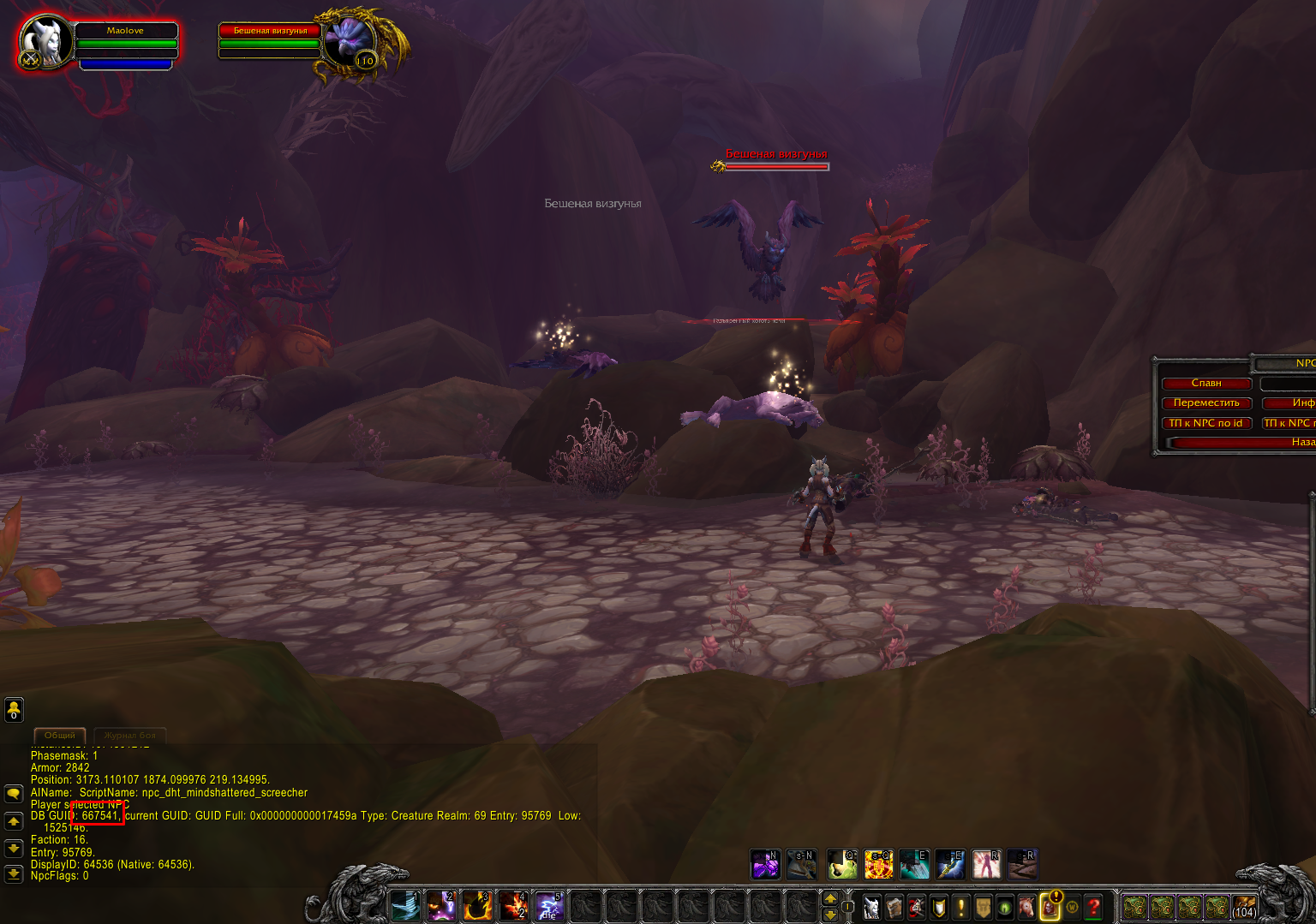Viewport: 1316px width, 924px height.
Task: Select the Maolove player portrait
Action: coord(43,42)
